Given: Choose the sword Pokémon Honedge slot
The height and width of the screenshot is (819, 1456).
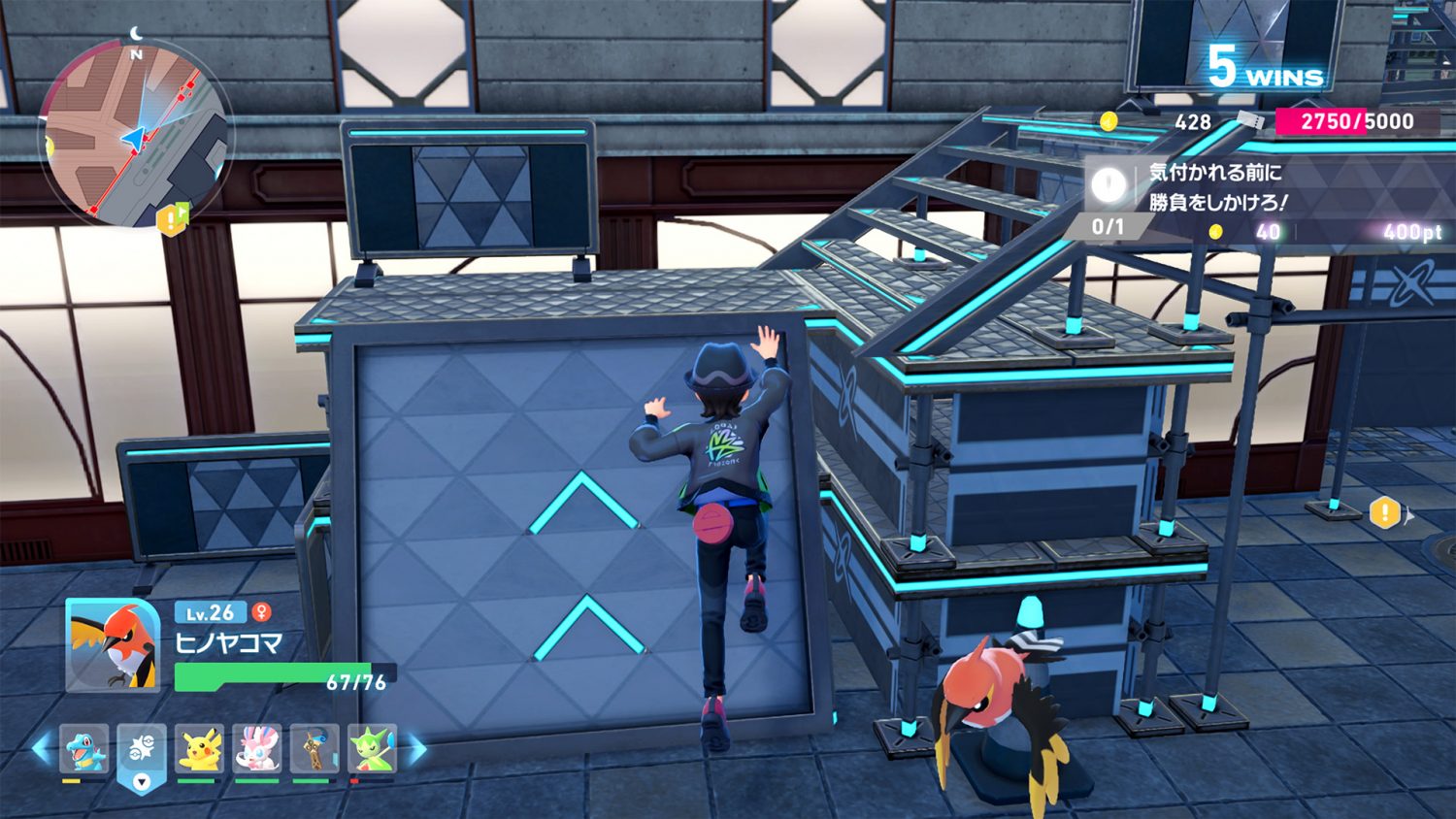Looking at the screenshot, I should click(x=314, y=750).
